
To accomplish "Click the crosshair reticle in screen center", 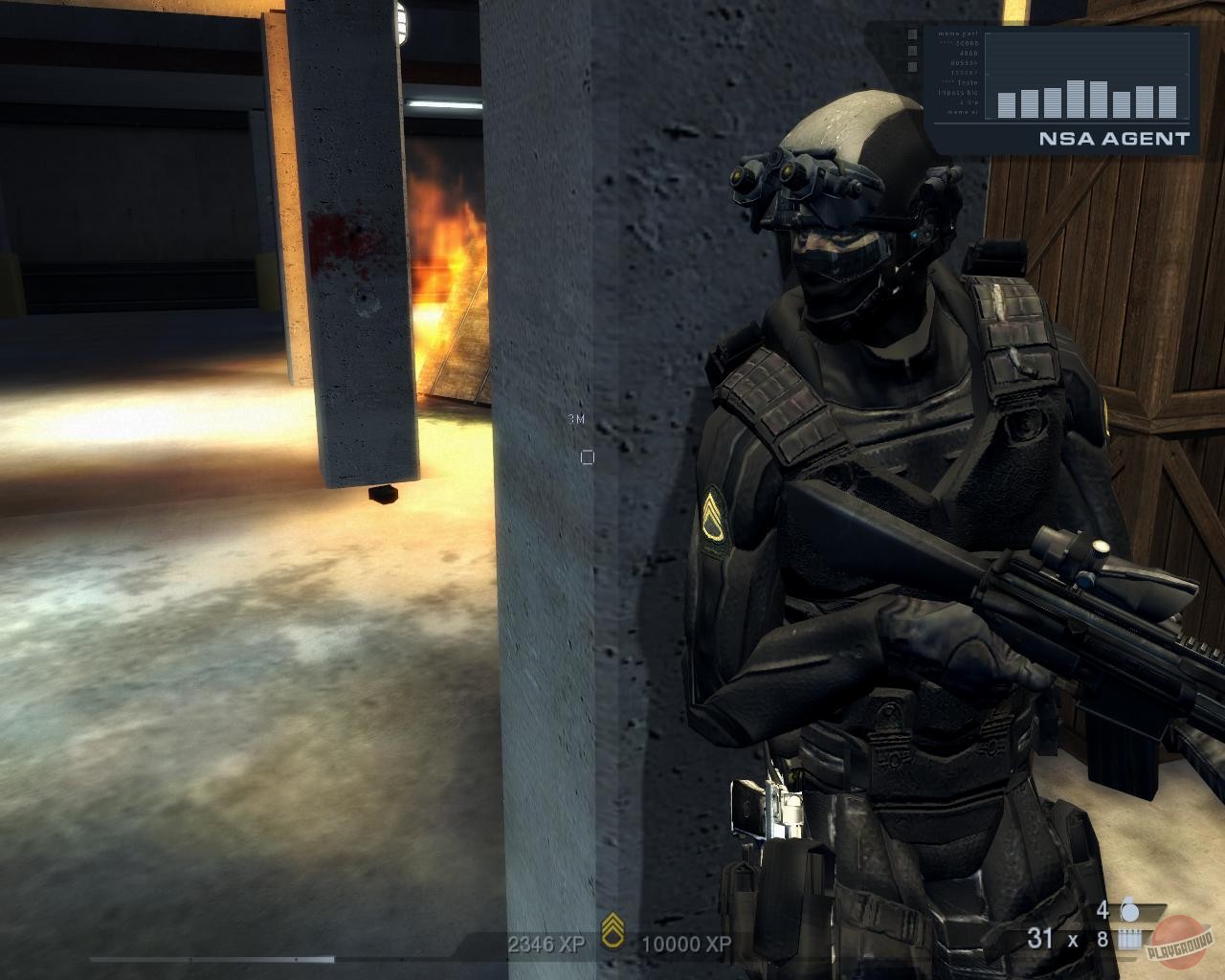I will (586, 457).
